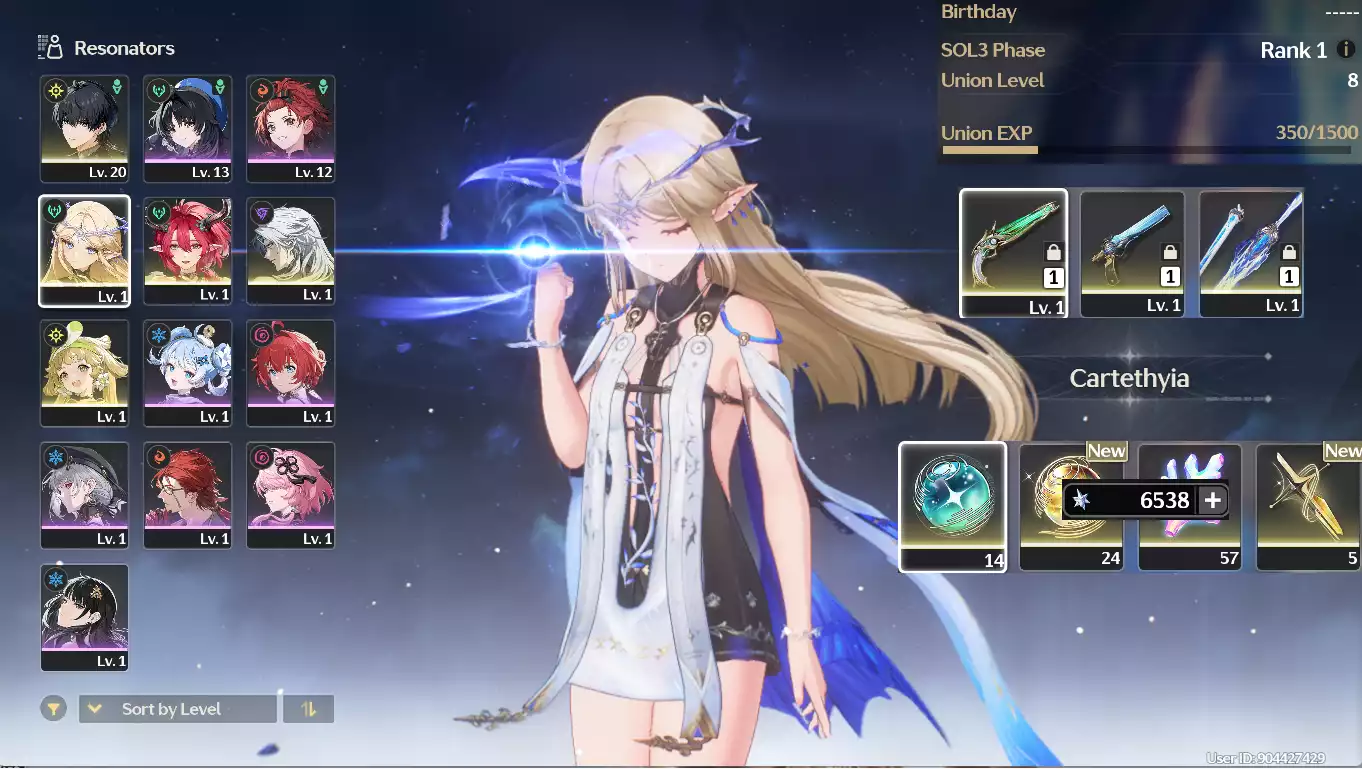Viewport: 1362px width, 769px height.
Task: Select the Lv. 20 black-haired resonator portrait
Action: 84,128
